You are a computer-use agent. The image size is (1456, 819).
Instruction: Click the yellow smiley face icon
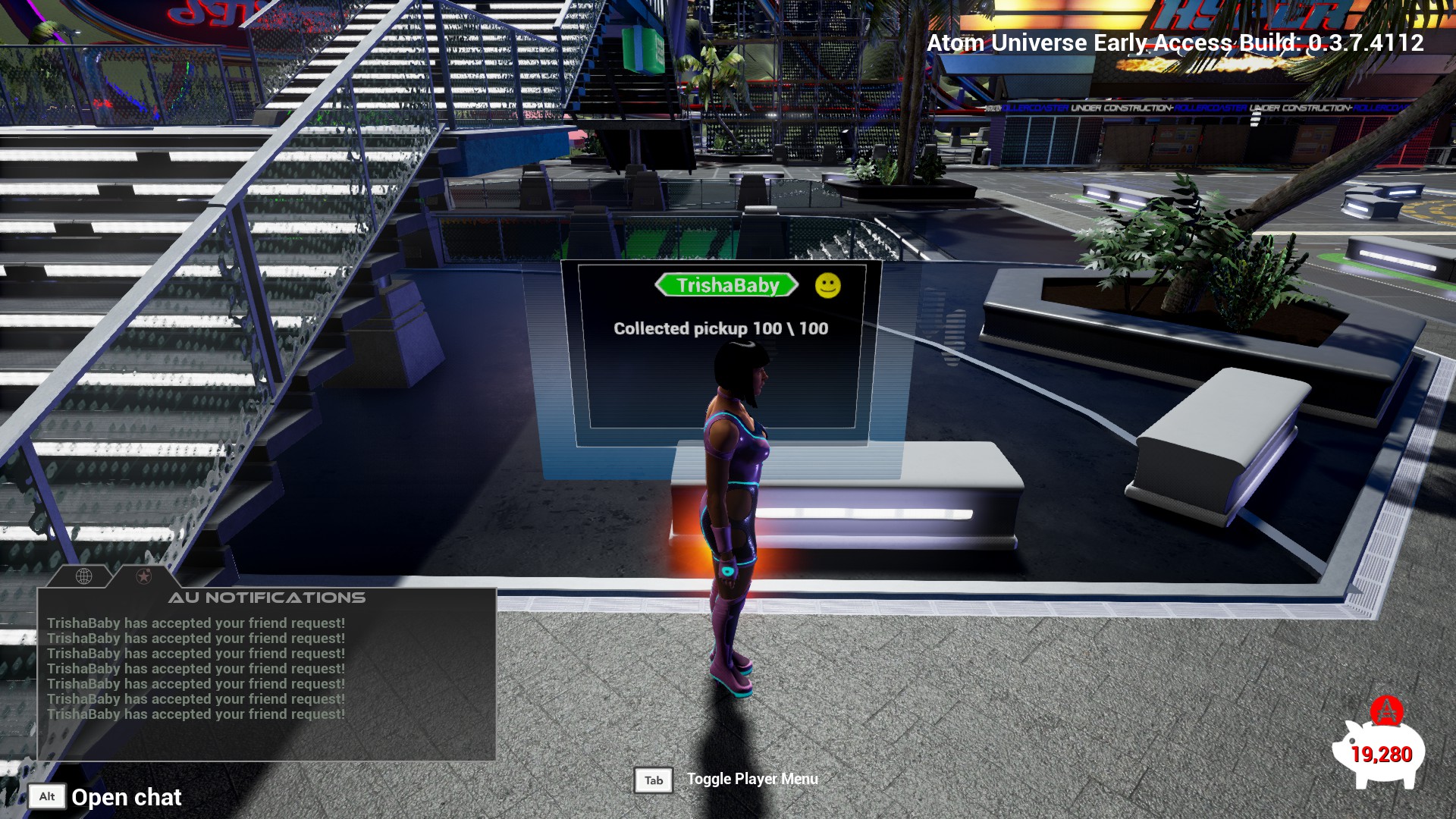[x=827, y=285]
